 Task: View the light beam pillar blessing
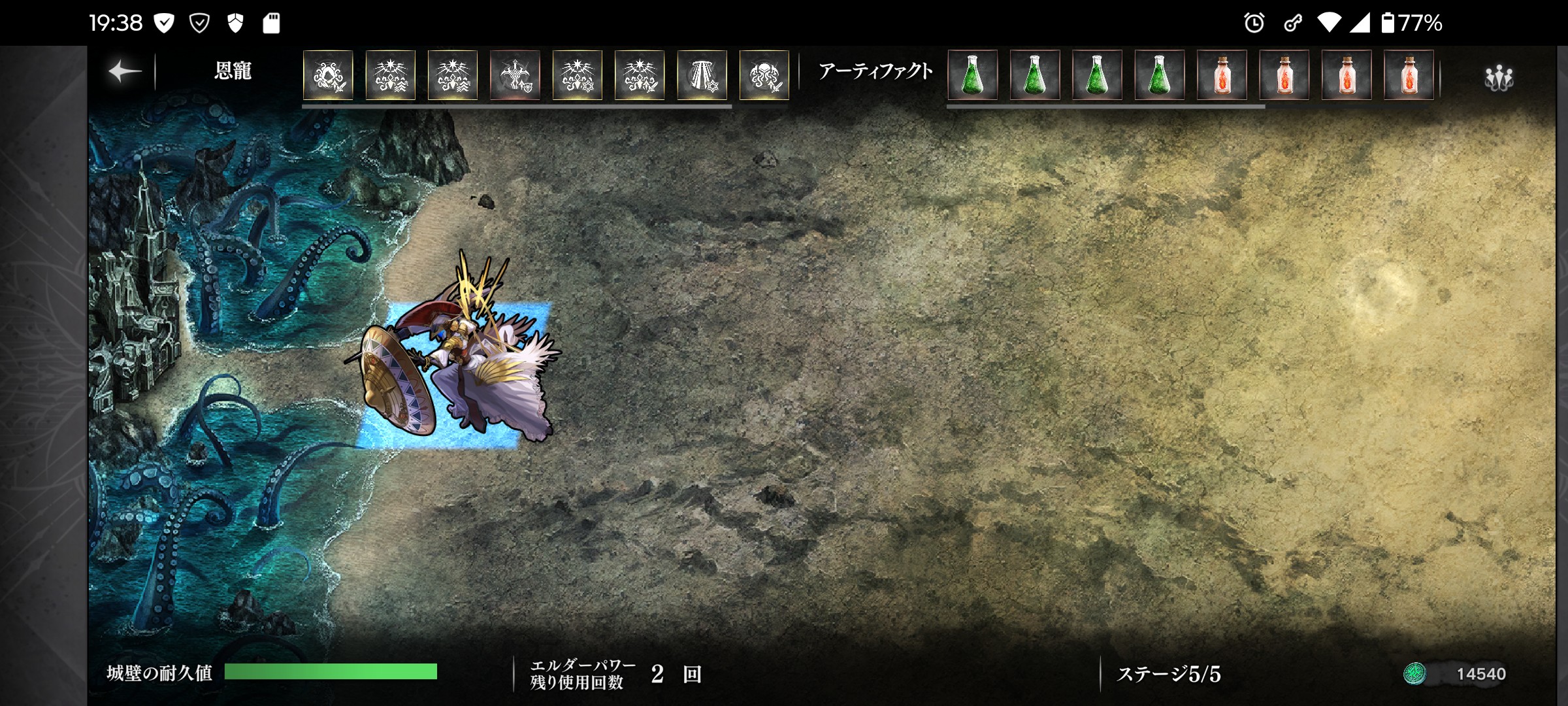pyautogui.click(x=702, y=75)
